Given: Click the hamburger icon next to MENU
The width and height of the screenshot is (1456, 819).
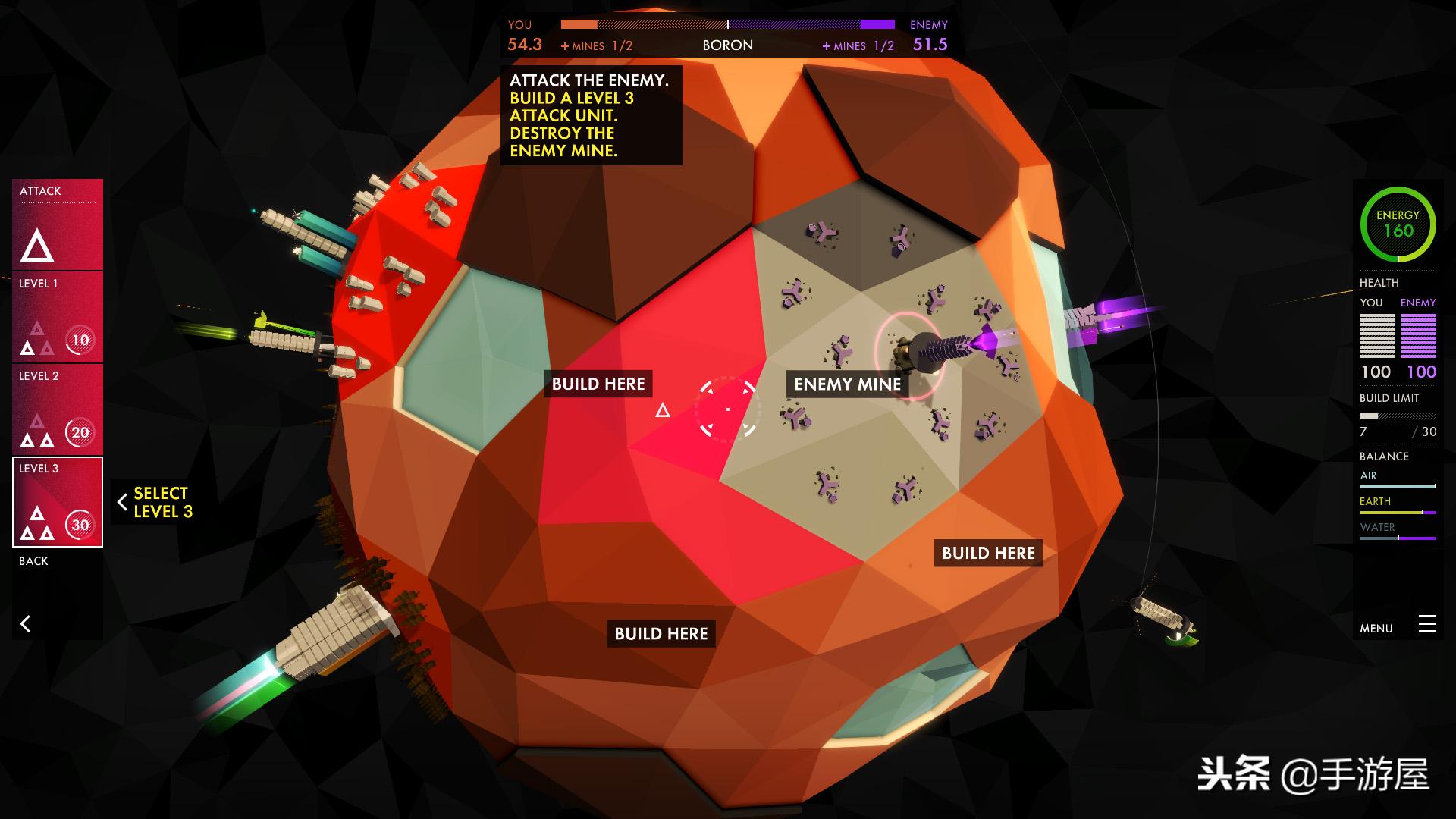Looking at the screenshot, I should coord(1428,625).
